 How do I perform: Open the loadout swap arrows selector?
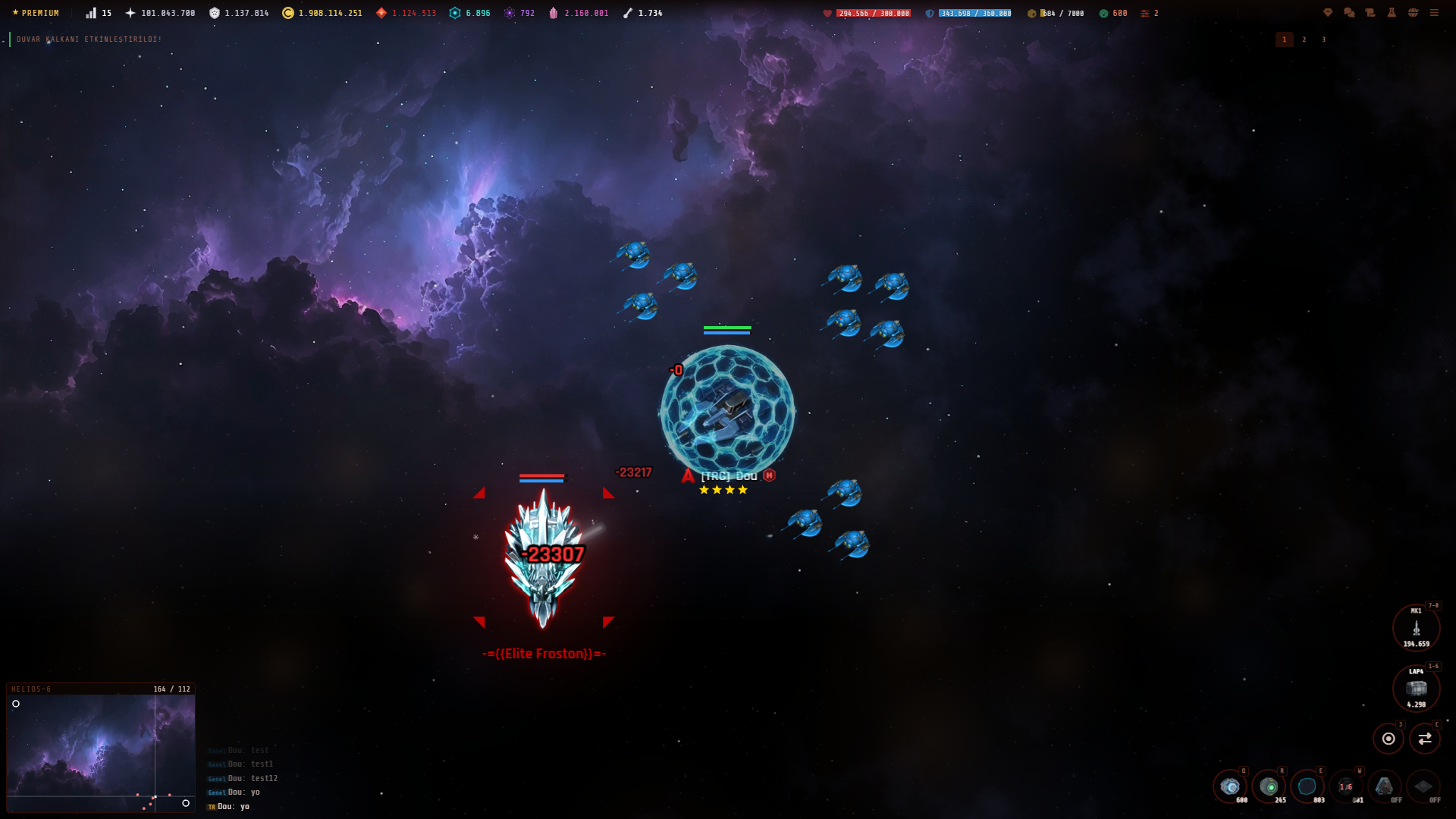1423,738
